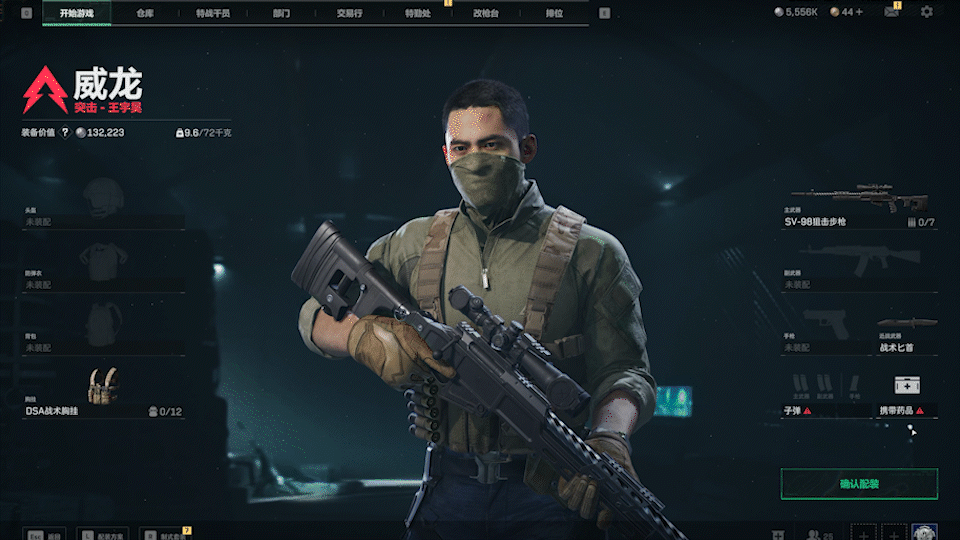Open the 配装方案 (loadout presets) button
The image size is (960, 540).
pyautogui.click(x=106, y=535)
